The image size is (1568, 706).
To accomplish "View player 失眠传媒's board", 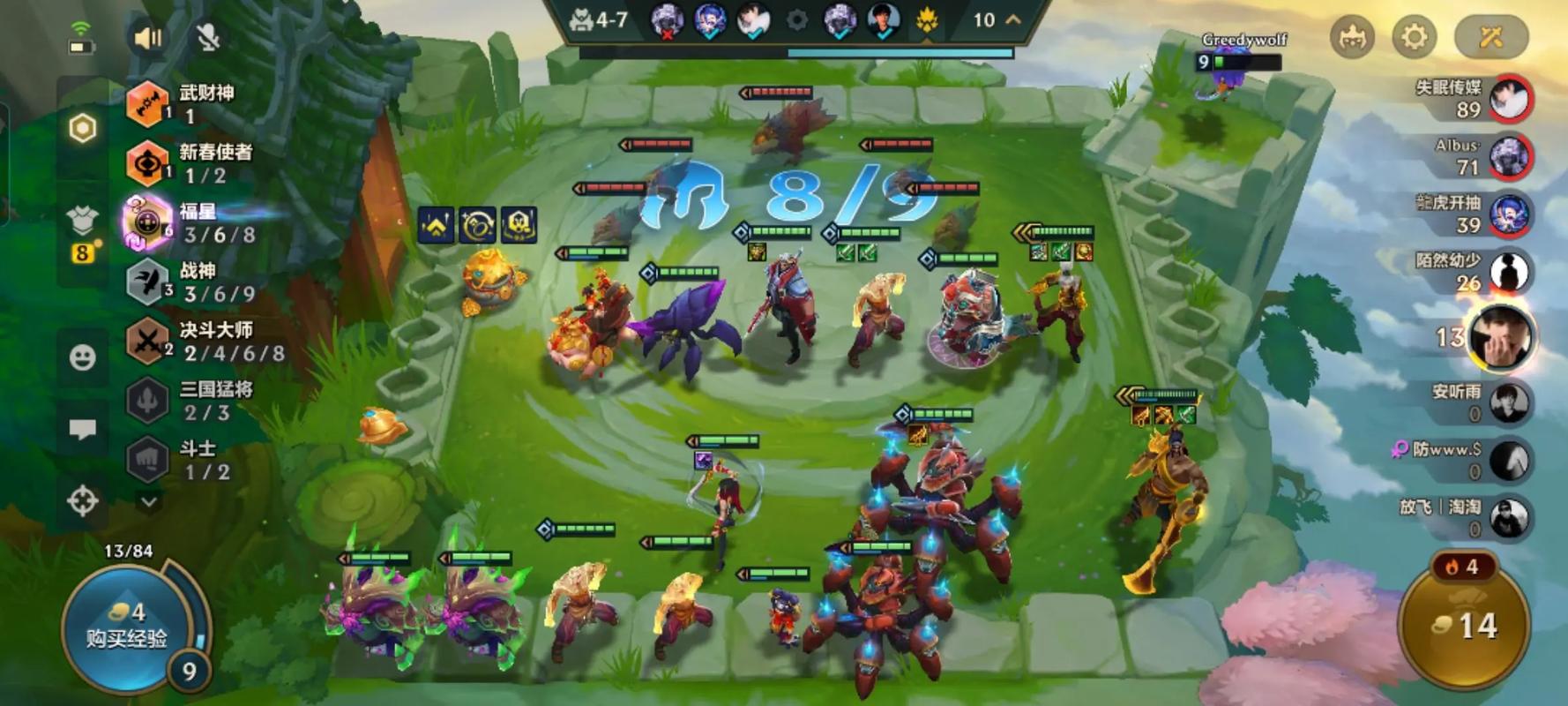I will click(1509, 99).
